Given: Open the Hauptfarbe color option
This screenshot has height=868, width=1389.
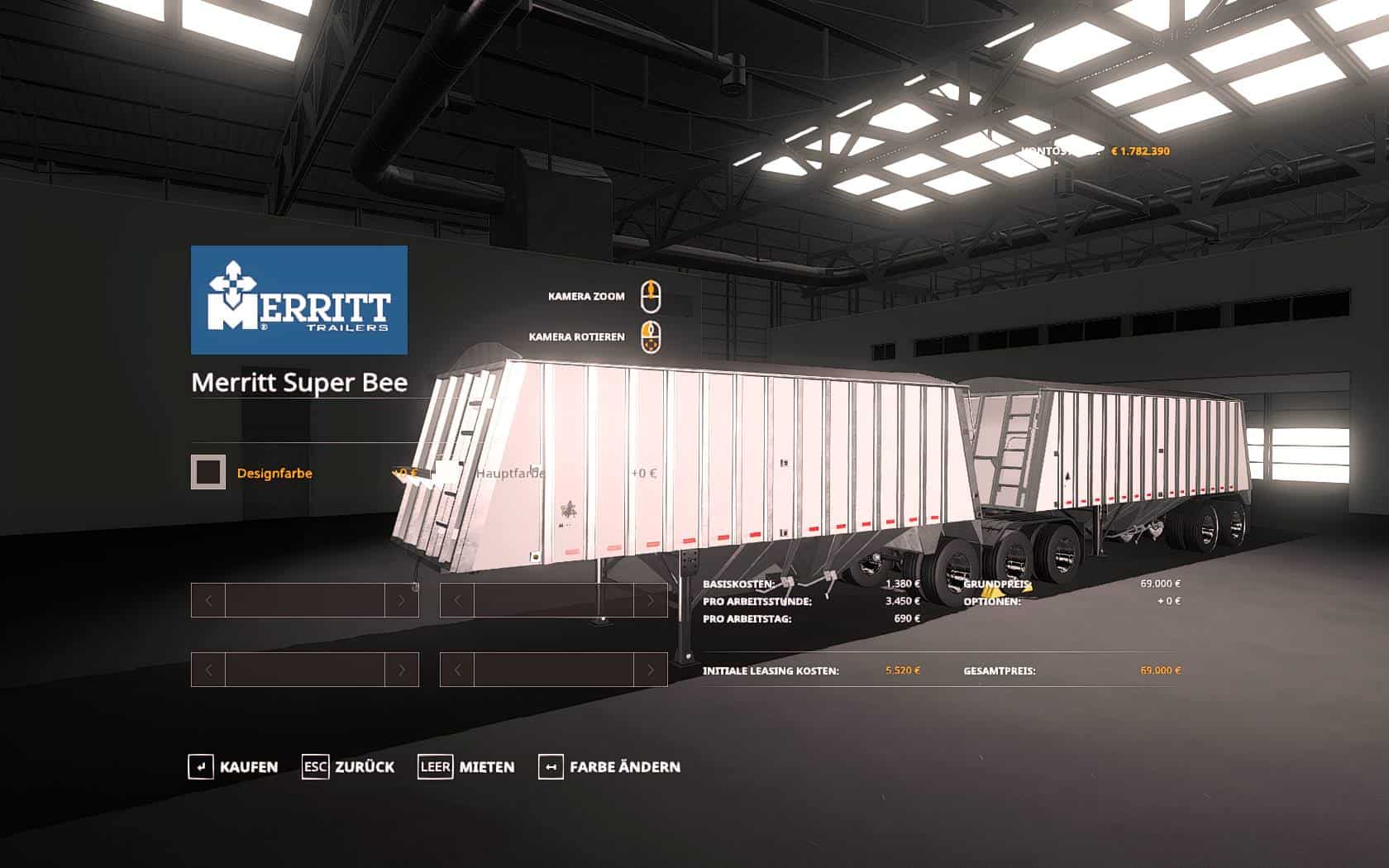Looking at the screenshot, I should [x=510, y=473].
